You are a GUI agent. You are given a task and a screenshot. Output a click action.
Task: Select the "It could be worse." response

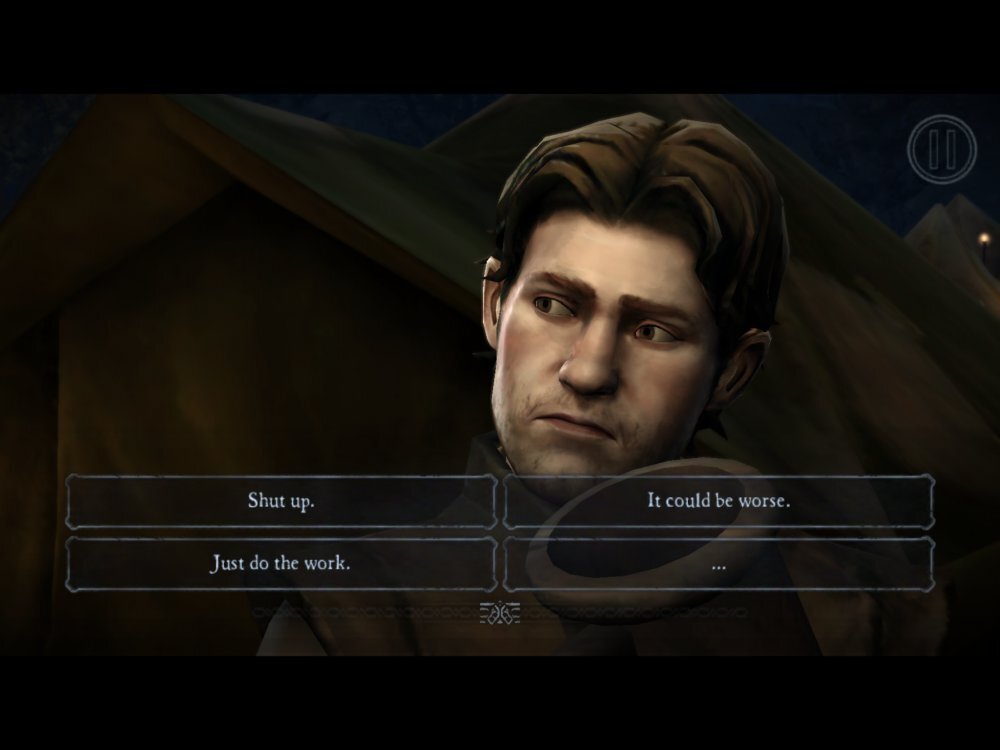(718, 501)
